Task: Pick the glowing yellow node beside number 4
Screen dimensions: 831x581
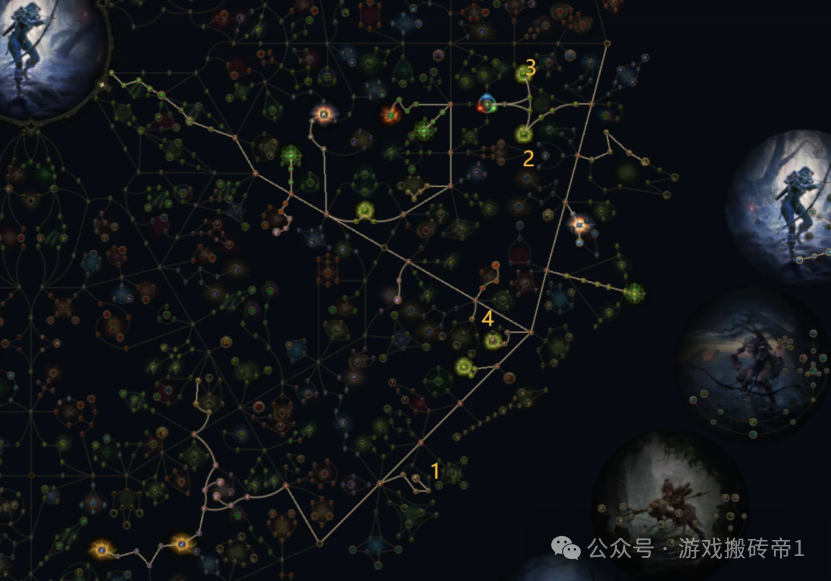Action: [x=492, y=341]
